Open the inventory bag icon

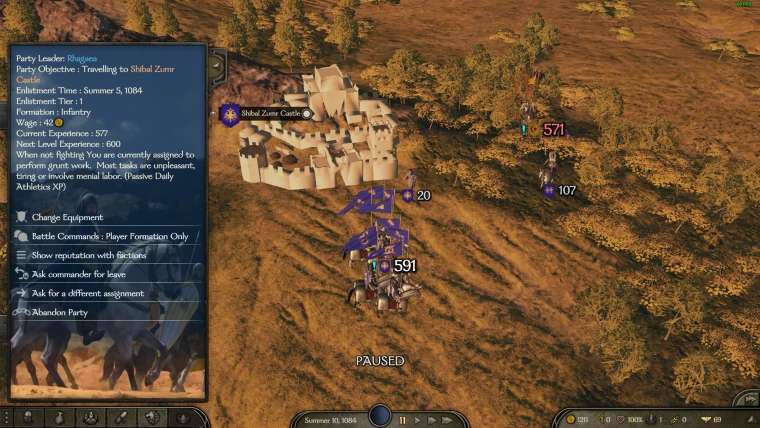58,418
